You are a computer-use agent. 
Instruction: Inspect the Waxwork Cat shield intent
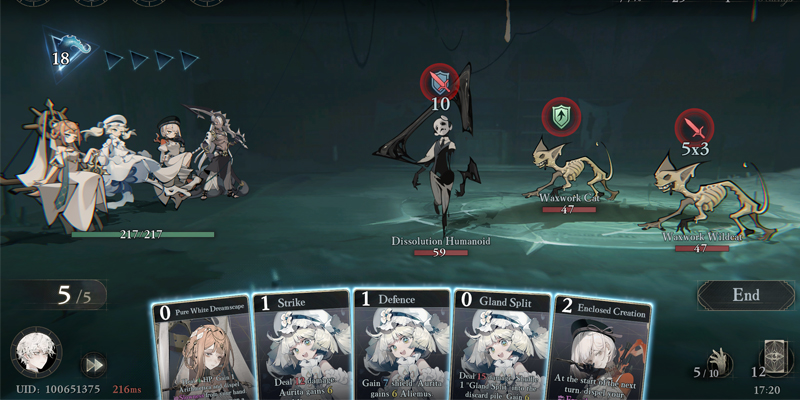(x=560, y=116)
